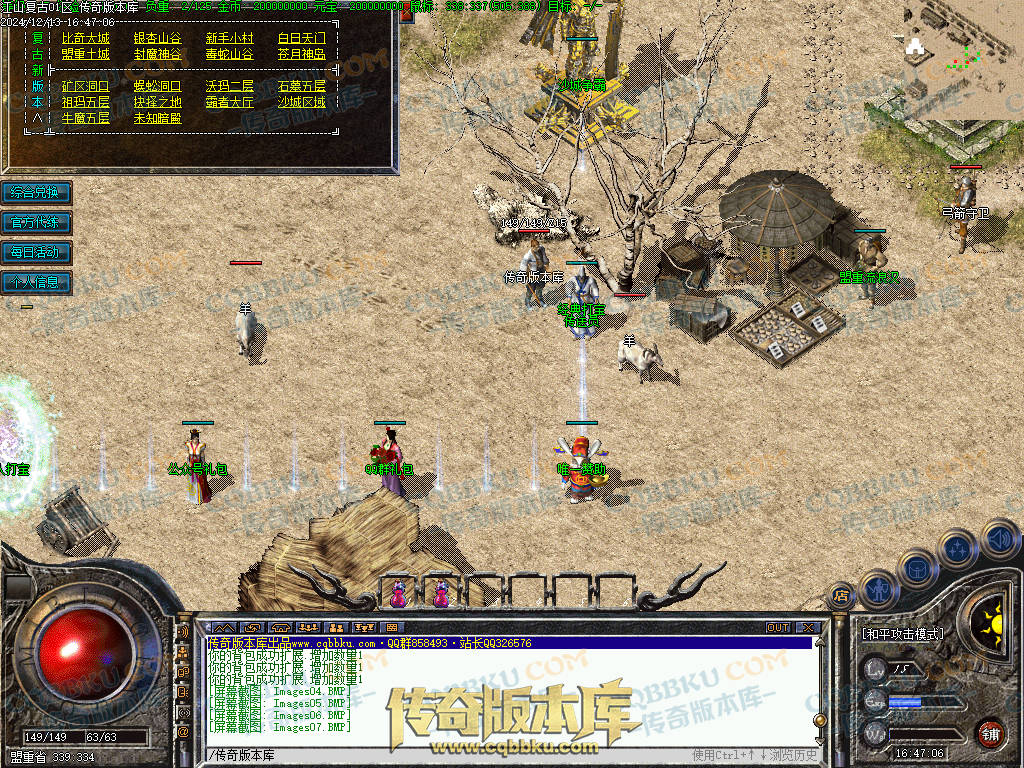Pick the 沙城区域 teleport entry
Image resolution: width=1024 pixels, height=768 pixels.
(302, 102)
